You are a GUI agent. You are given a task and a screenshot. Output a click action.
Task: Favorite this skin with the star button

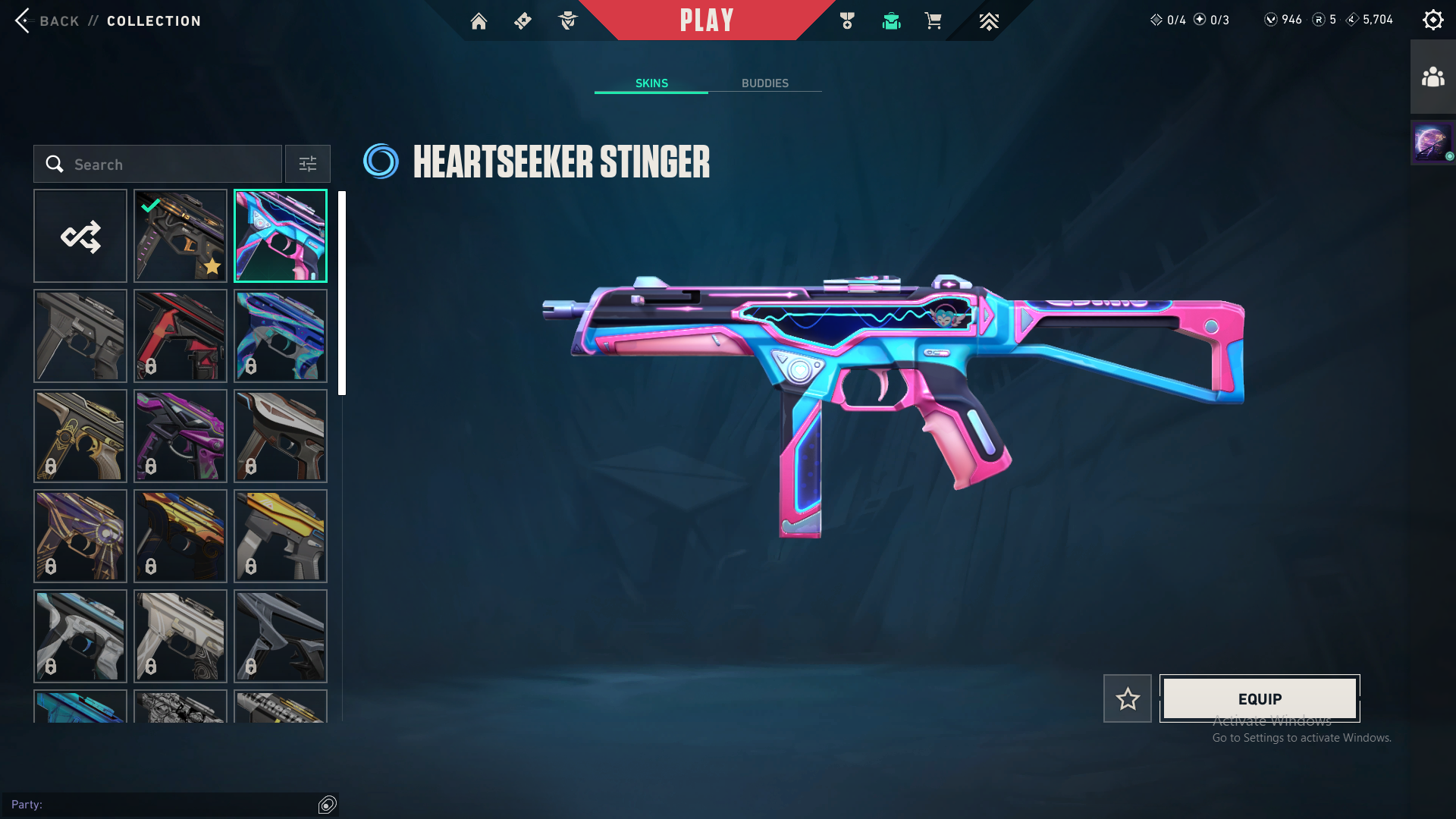click(1127, 698)
